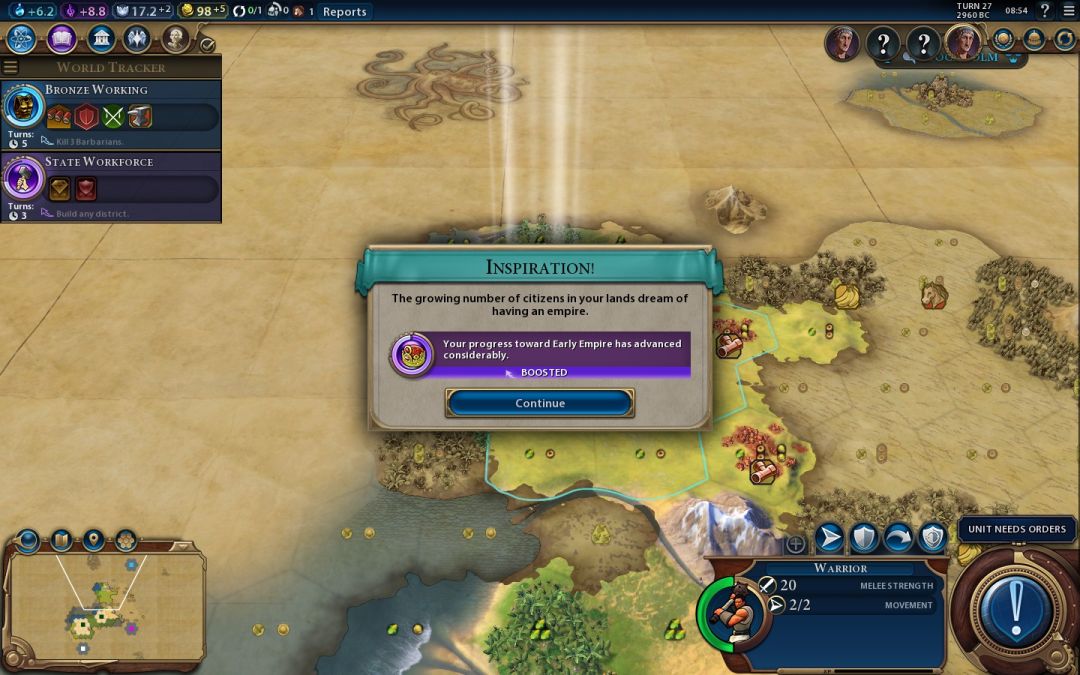Open the World Tracker hamburger options
This screenshot has width=1080, height=675.
pyautogui.click(x=11, y=68)
